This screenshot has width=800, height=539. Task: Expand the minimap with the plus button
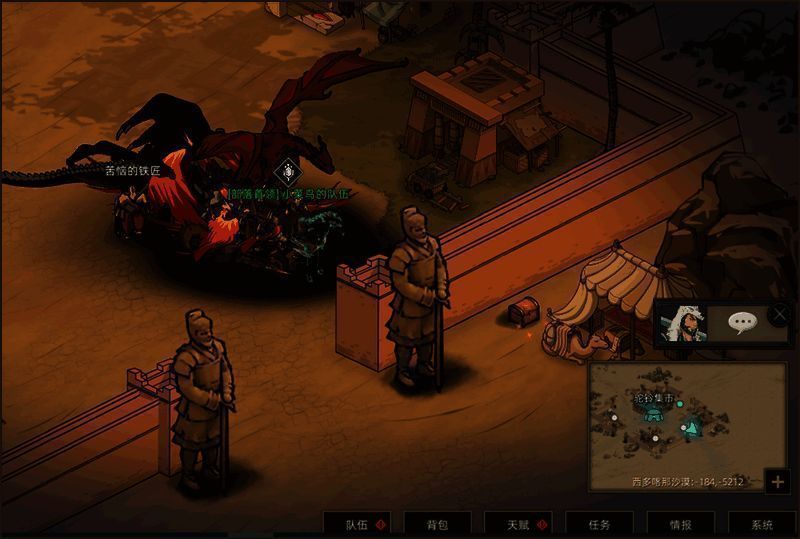(x=778, y=481)
